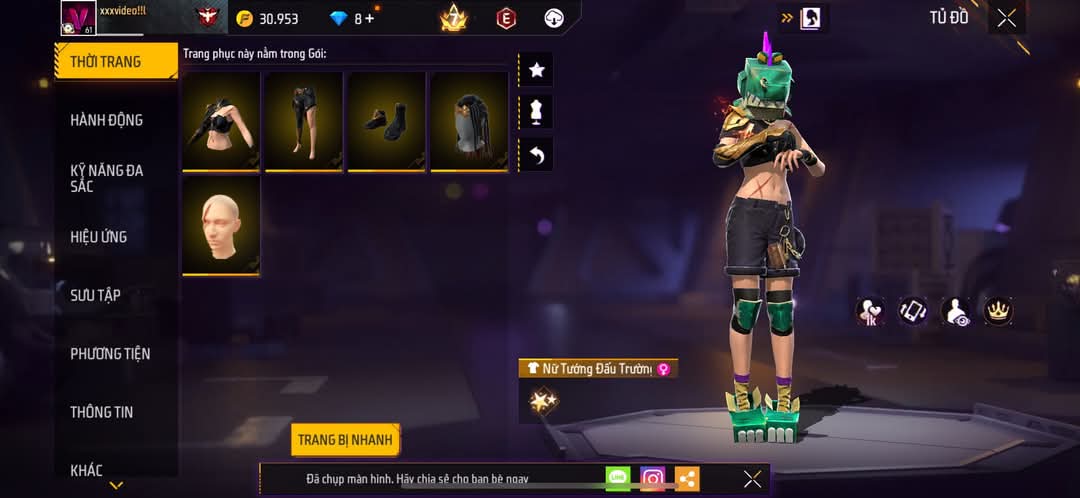Choose the black shorts bottom item
Image resolution: width=1080 pixels, height=498 pixels.
[304, 121]
